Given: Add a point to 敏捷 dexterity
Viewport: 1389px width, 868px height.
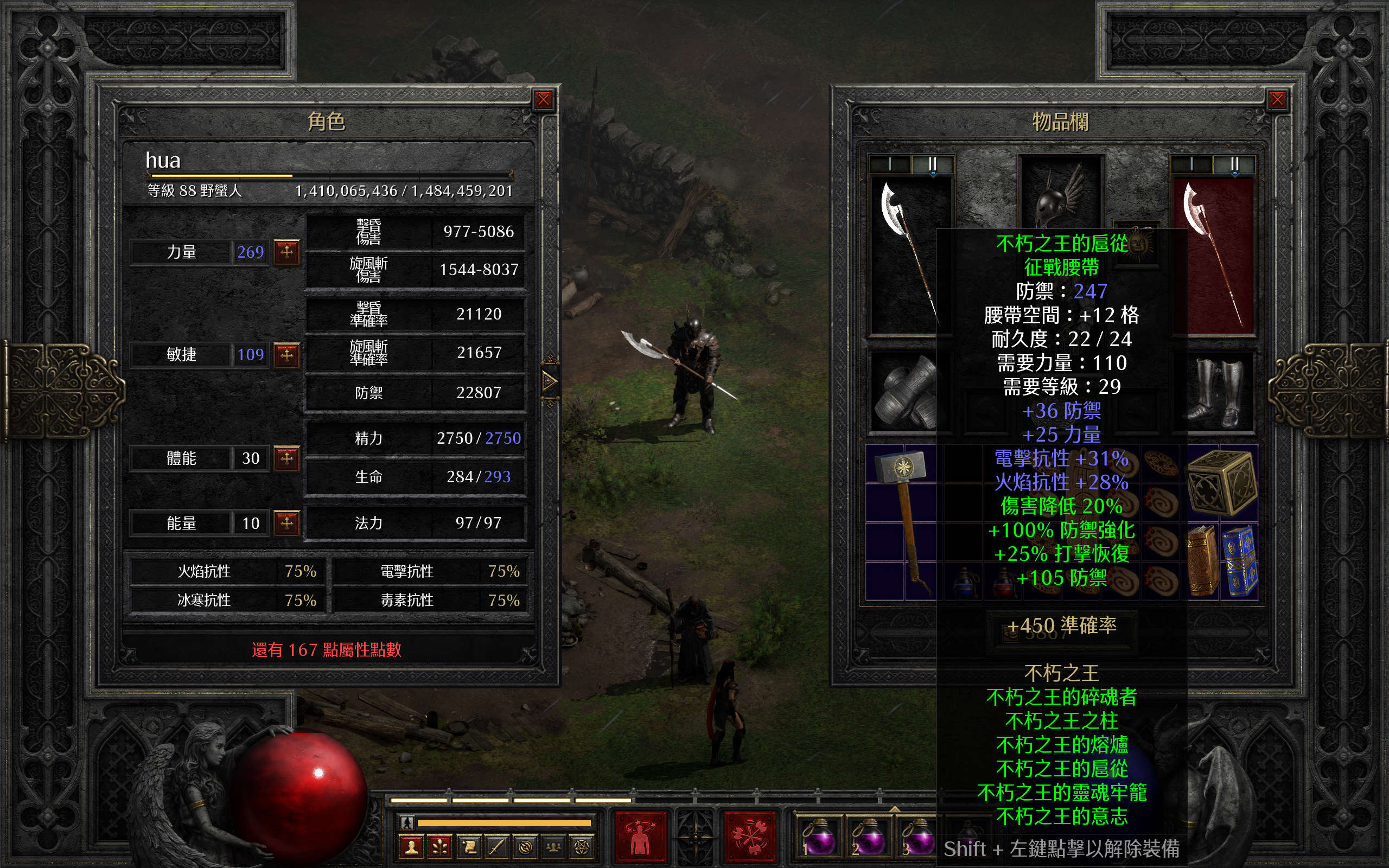Looking at the screenshot, I should pyautogui.click(x=286, y=354).
